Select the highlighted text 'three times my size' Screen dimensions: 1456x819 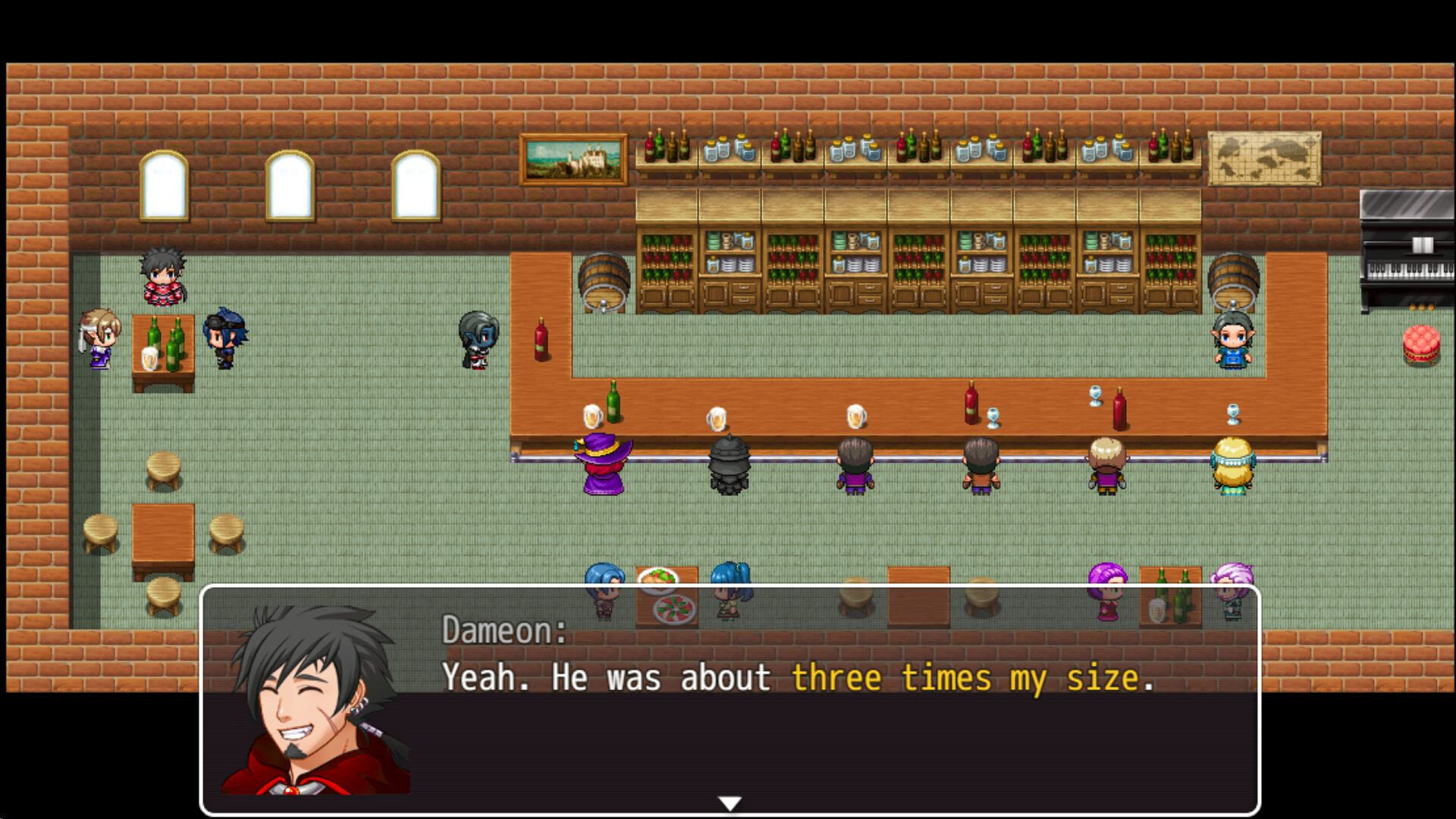[x=971, y=677]
